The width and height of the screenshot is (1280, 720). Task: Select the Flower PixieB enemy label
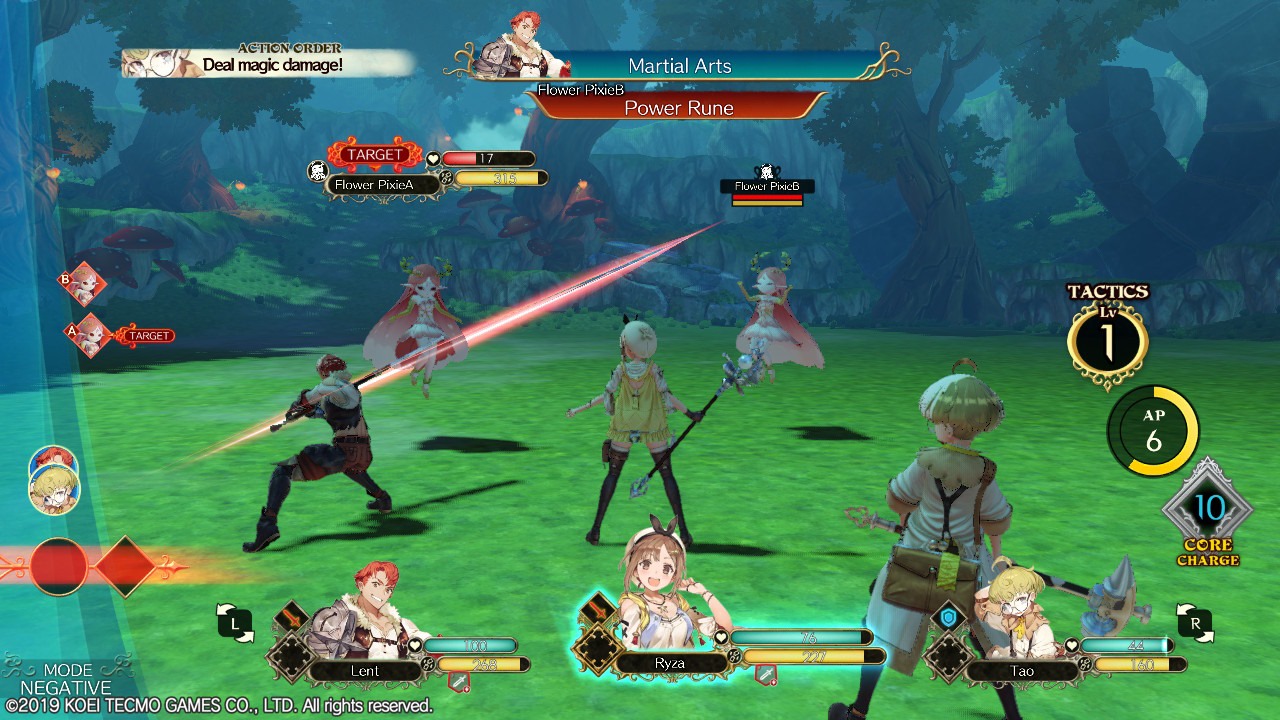767,186
